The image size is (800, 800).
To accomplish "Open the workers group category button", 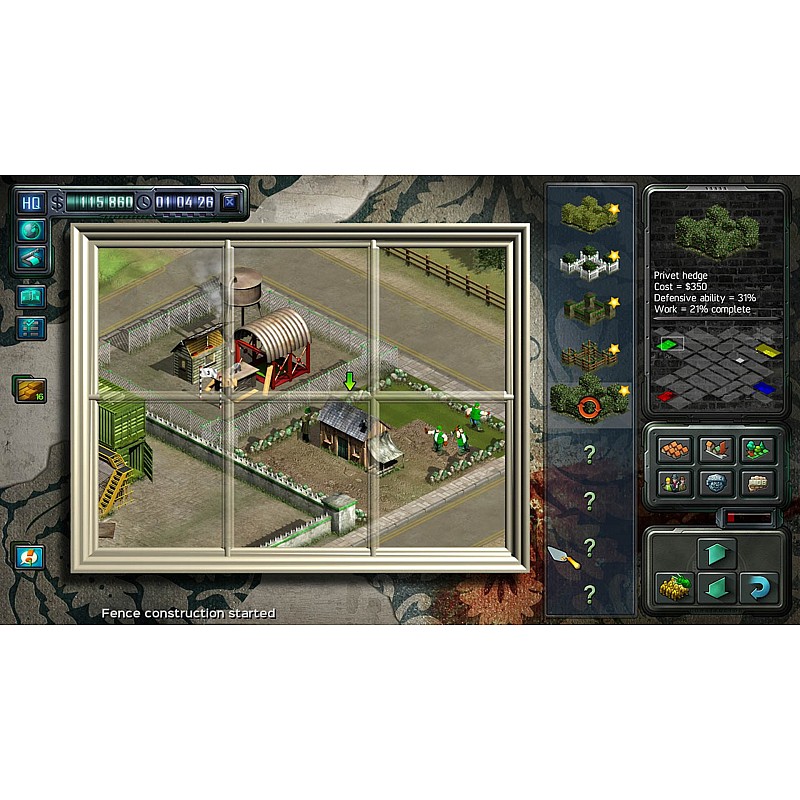I will click(x=674, y=483).
